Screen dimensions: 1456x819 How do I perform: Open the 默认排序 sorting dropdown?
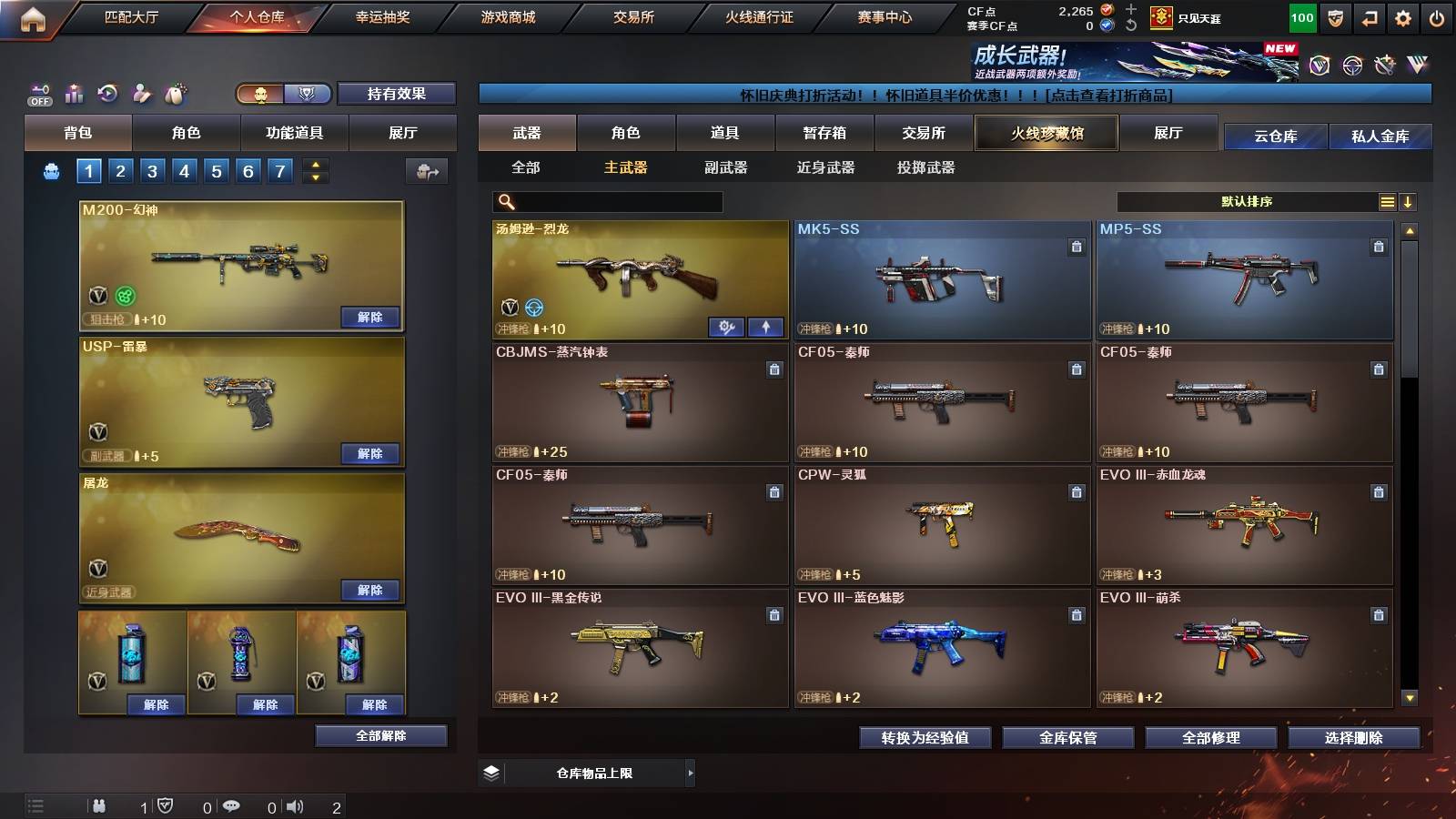pyautogui.click(x=1247, y=201)
